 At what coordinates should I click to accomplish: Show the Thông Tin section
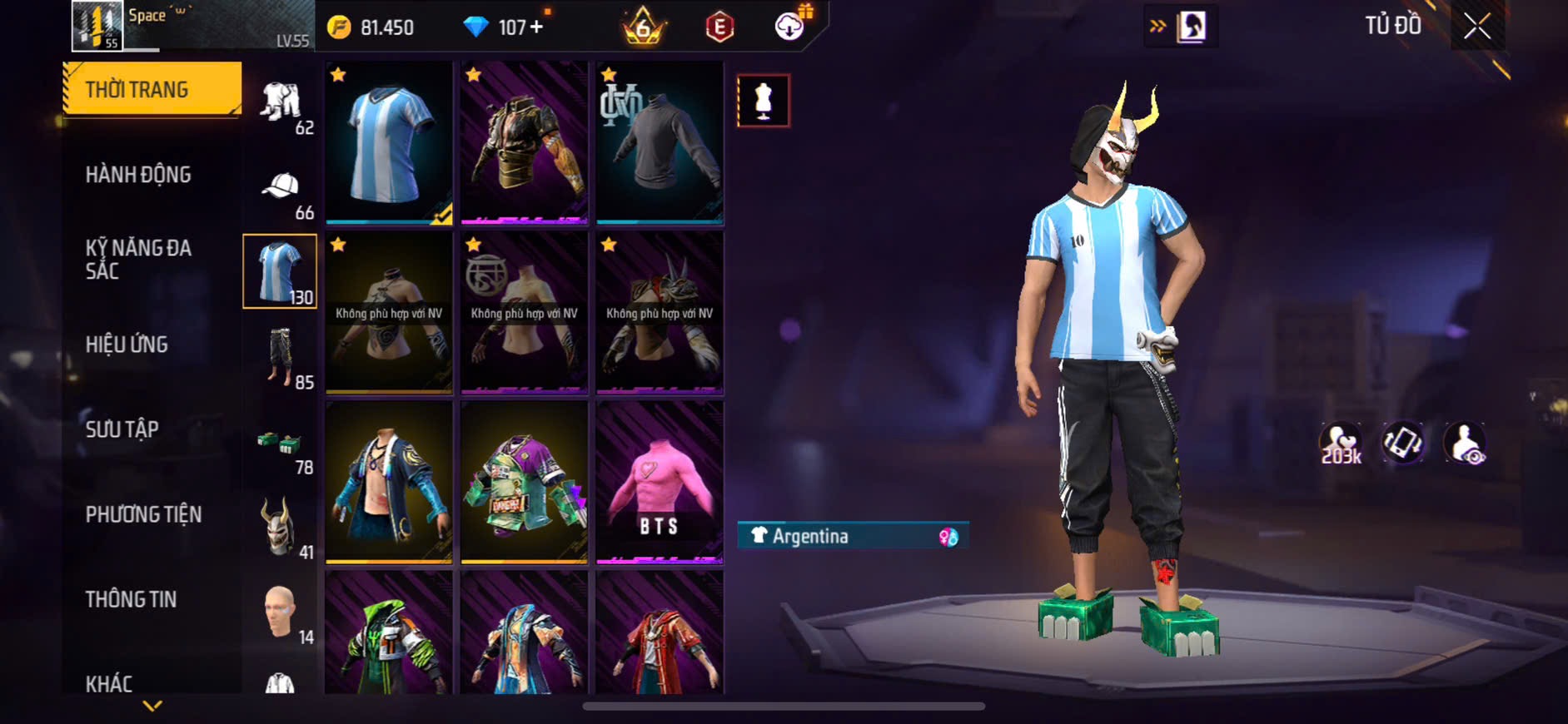coord(131,599)
